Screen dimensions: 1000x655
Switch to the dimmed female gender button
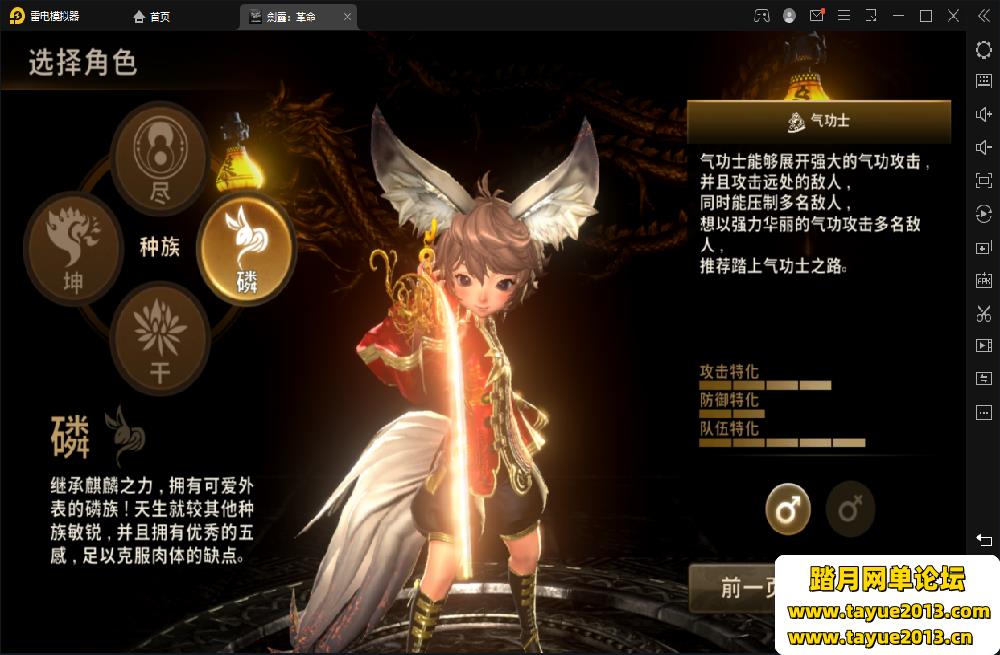[x=850, y=509]
